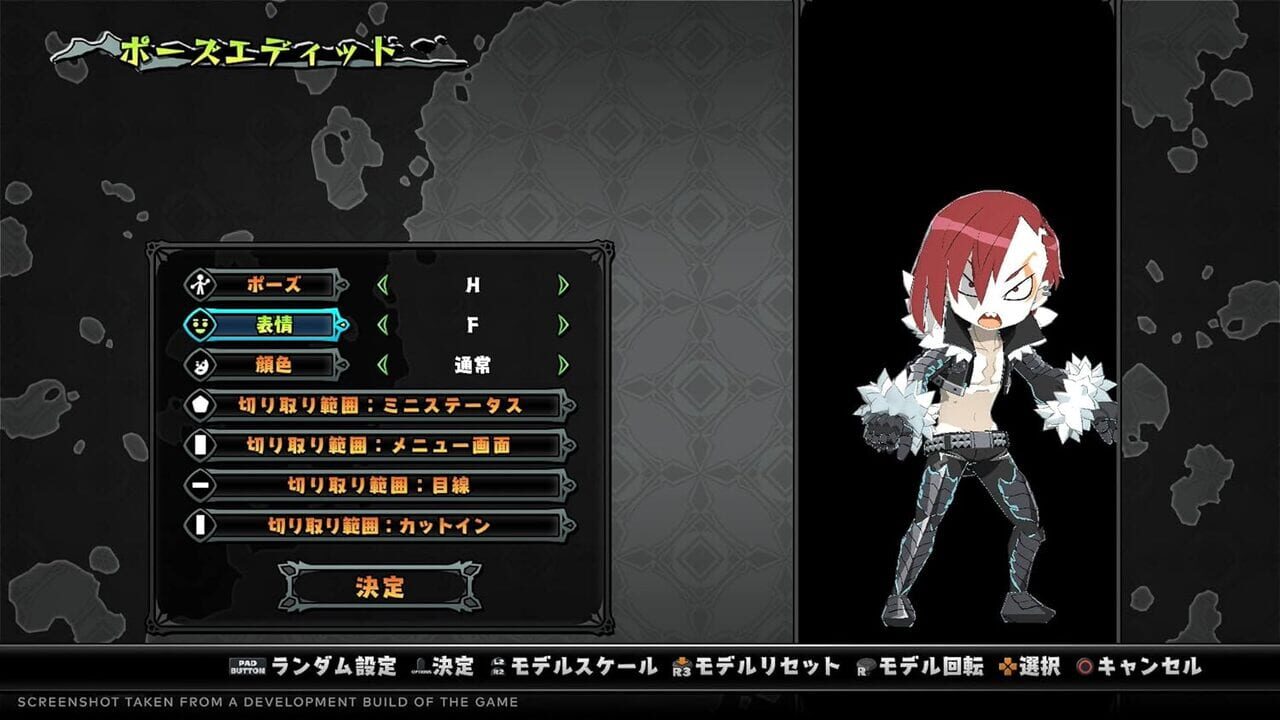Click the right arrow next to 通常
The width and height of the screenshot is (1280, 720).
point(561,365)
